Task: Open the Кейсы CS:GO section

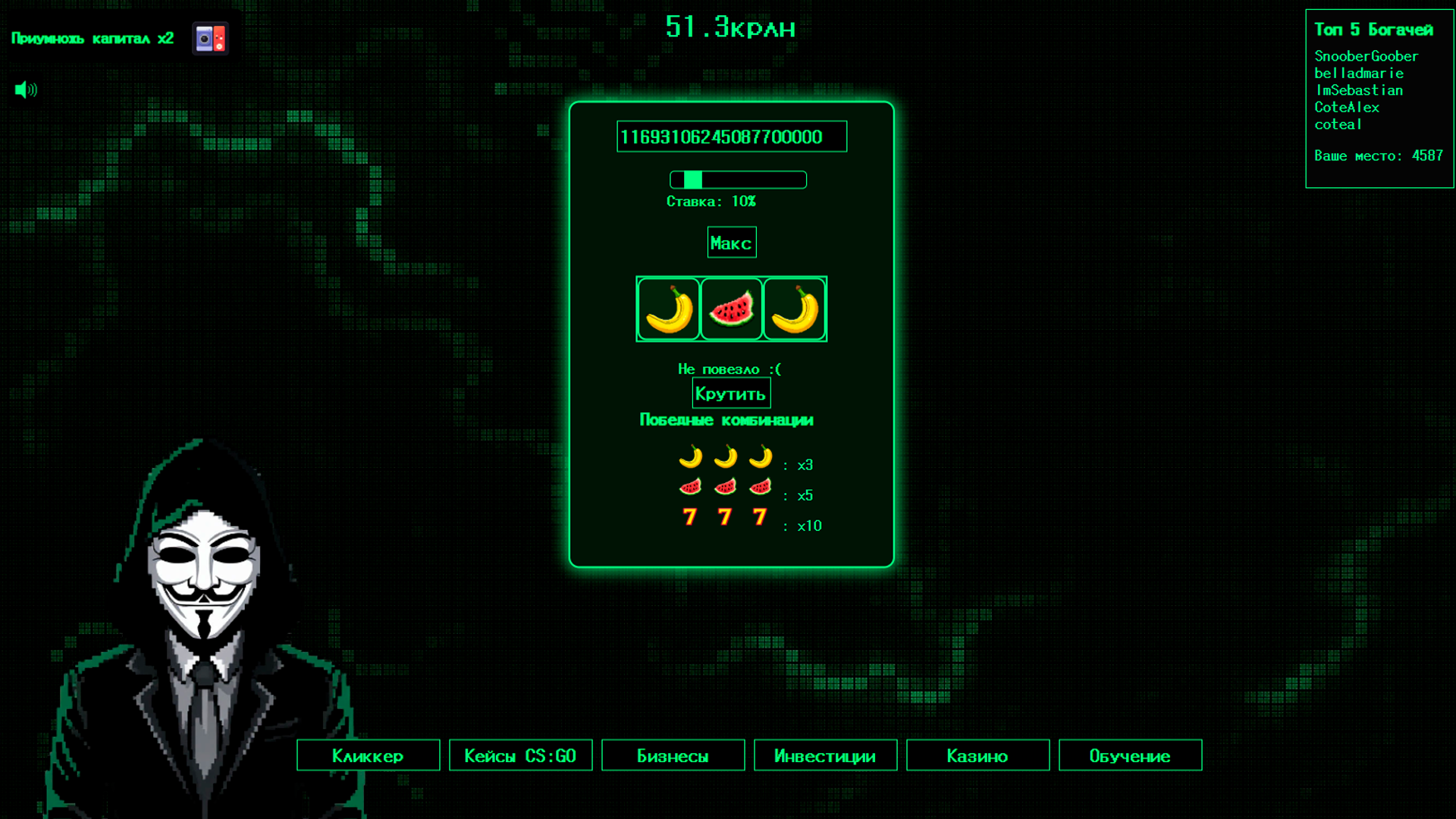Action: pyautogui.click(x=520, y=755)
